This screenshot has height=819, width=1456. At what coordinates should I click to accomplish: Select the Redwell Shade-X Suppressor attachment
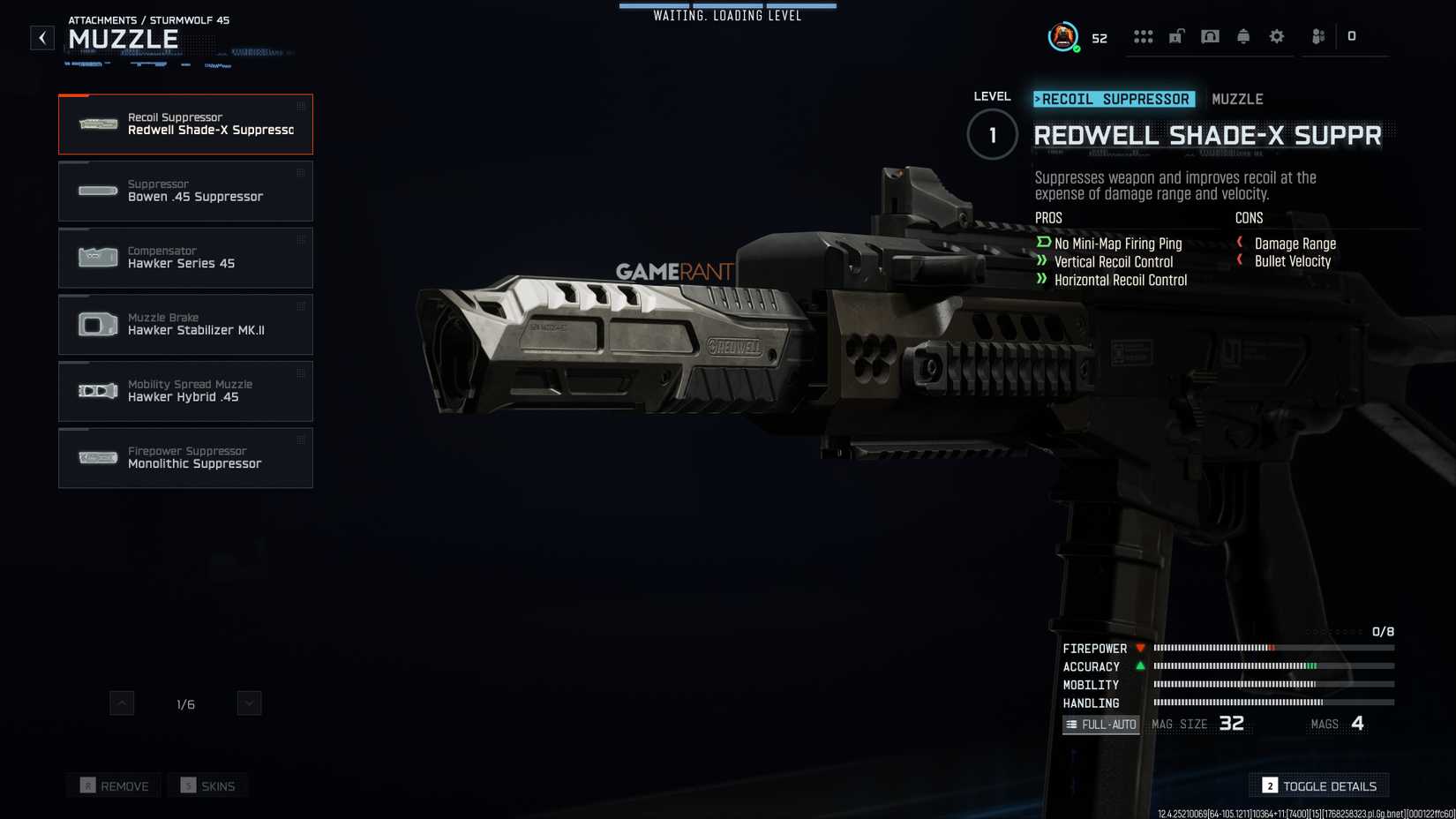(185, 124)
